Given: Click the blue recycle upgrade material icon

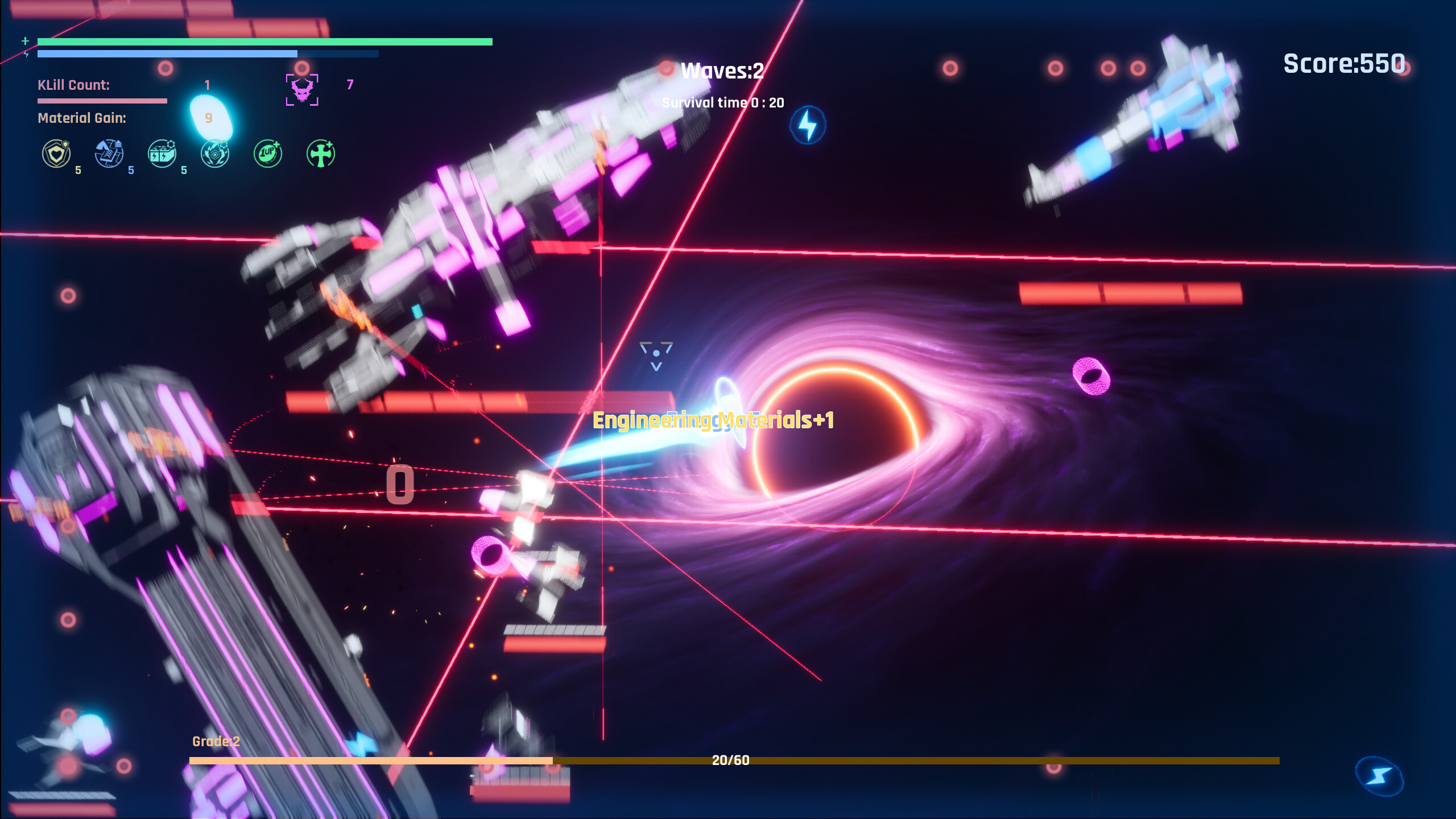Looking at the screenshot, I should pos(110,152).
